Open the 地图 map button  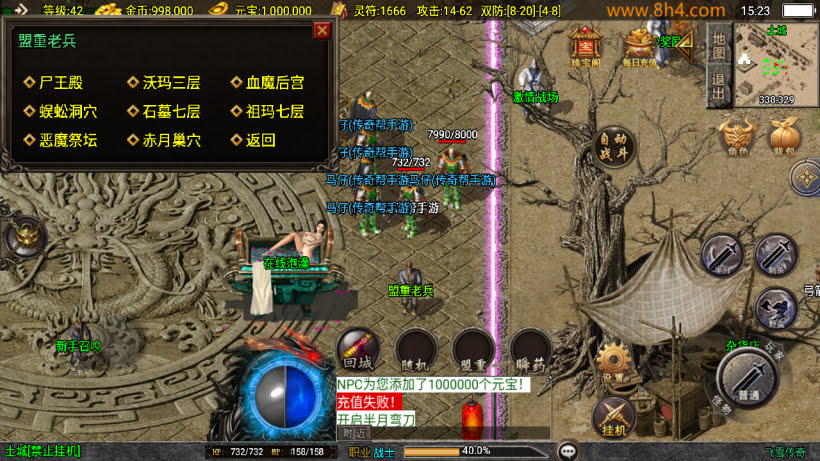coord(718,43)
